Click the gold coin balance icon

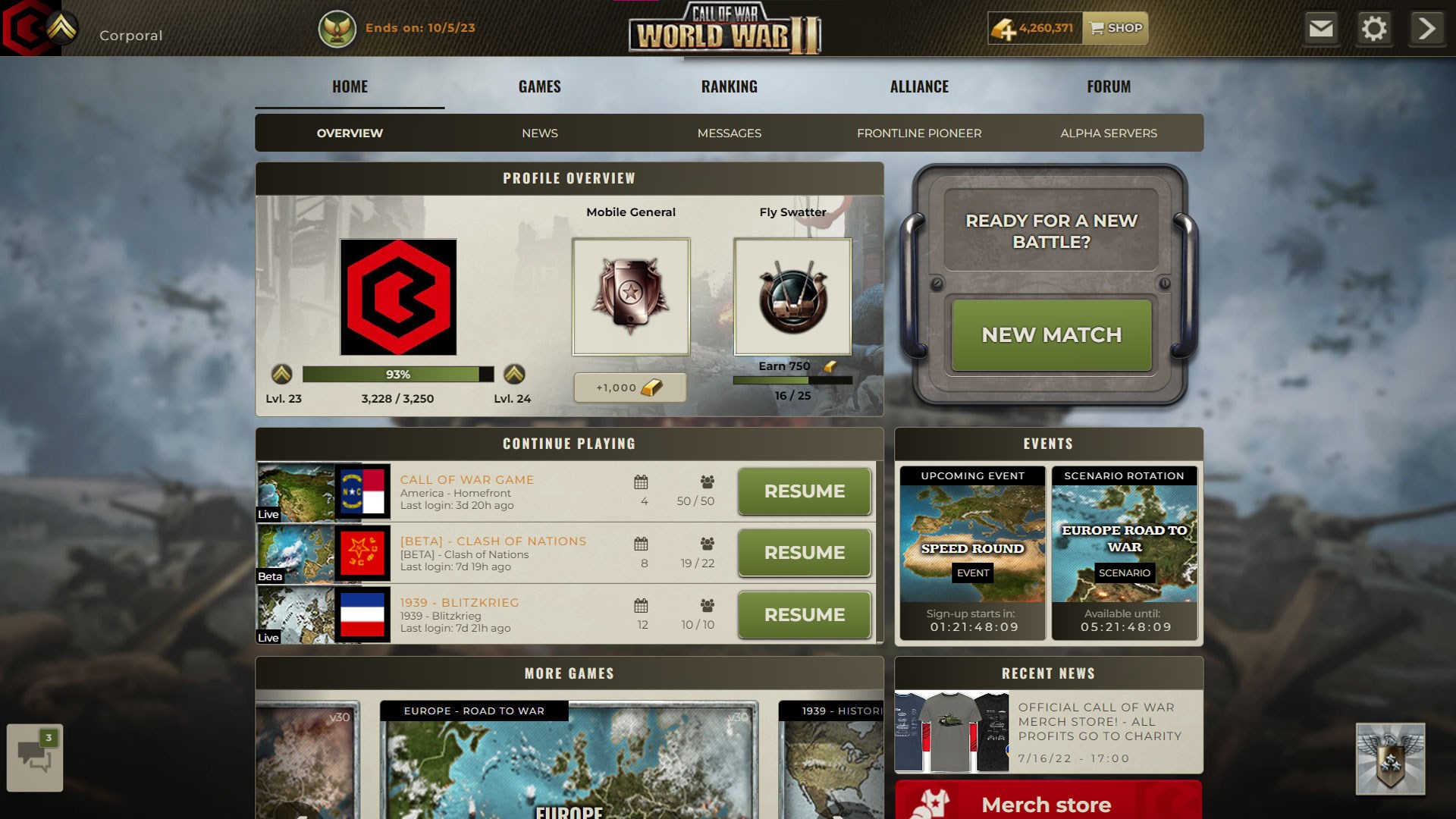tap(1003, 29)
